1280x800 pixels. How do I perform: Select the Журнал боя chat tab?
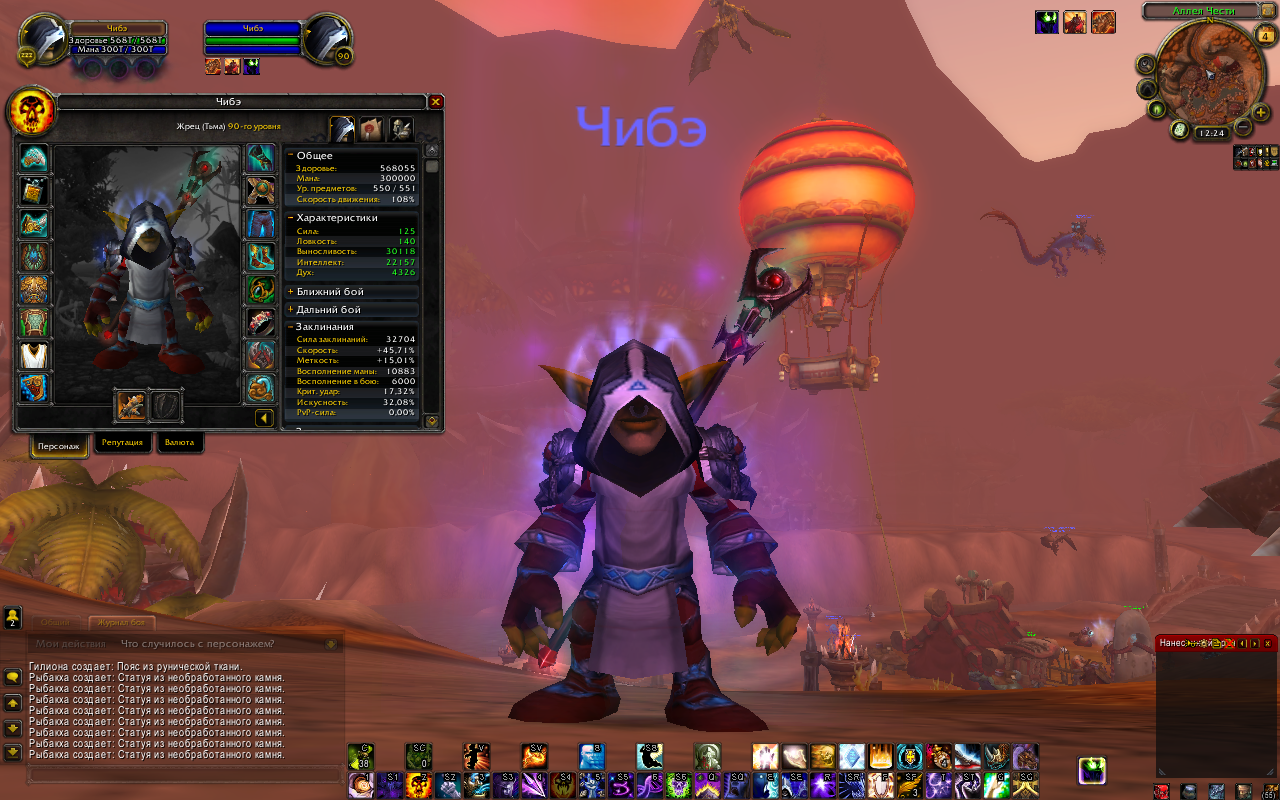pyautogui.click(x=122, y=623)
